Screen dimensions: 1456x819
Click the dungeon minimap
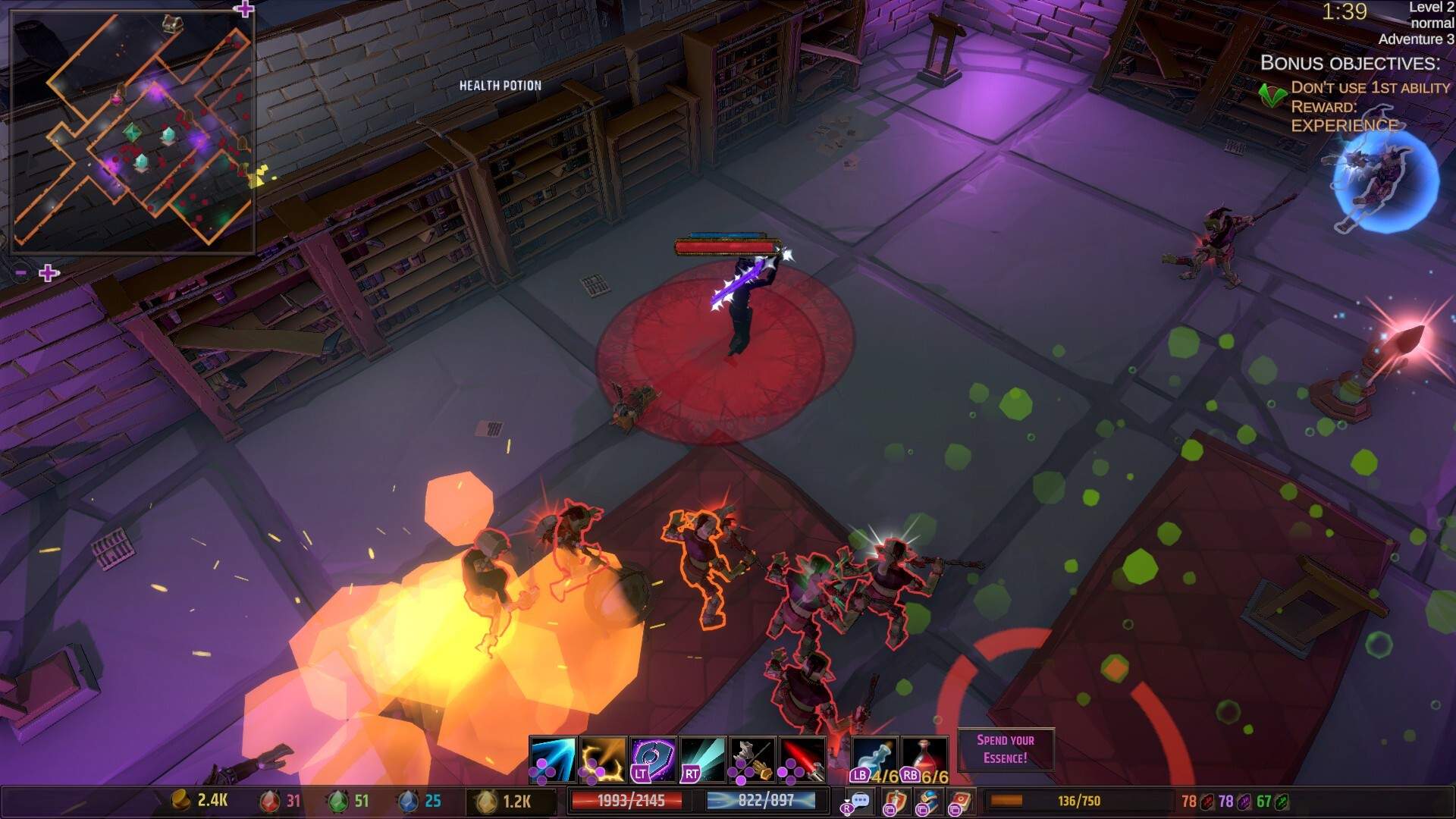click(x=133, y=130)
